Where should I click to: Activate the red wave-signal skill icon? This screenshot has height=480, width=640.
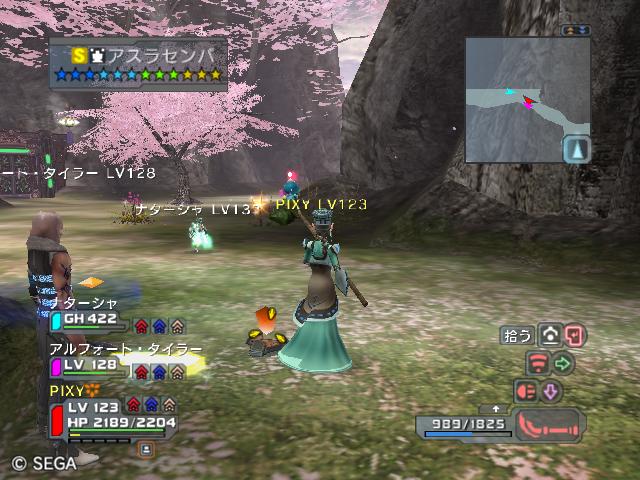tap(538, 364)
